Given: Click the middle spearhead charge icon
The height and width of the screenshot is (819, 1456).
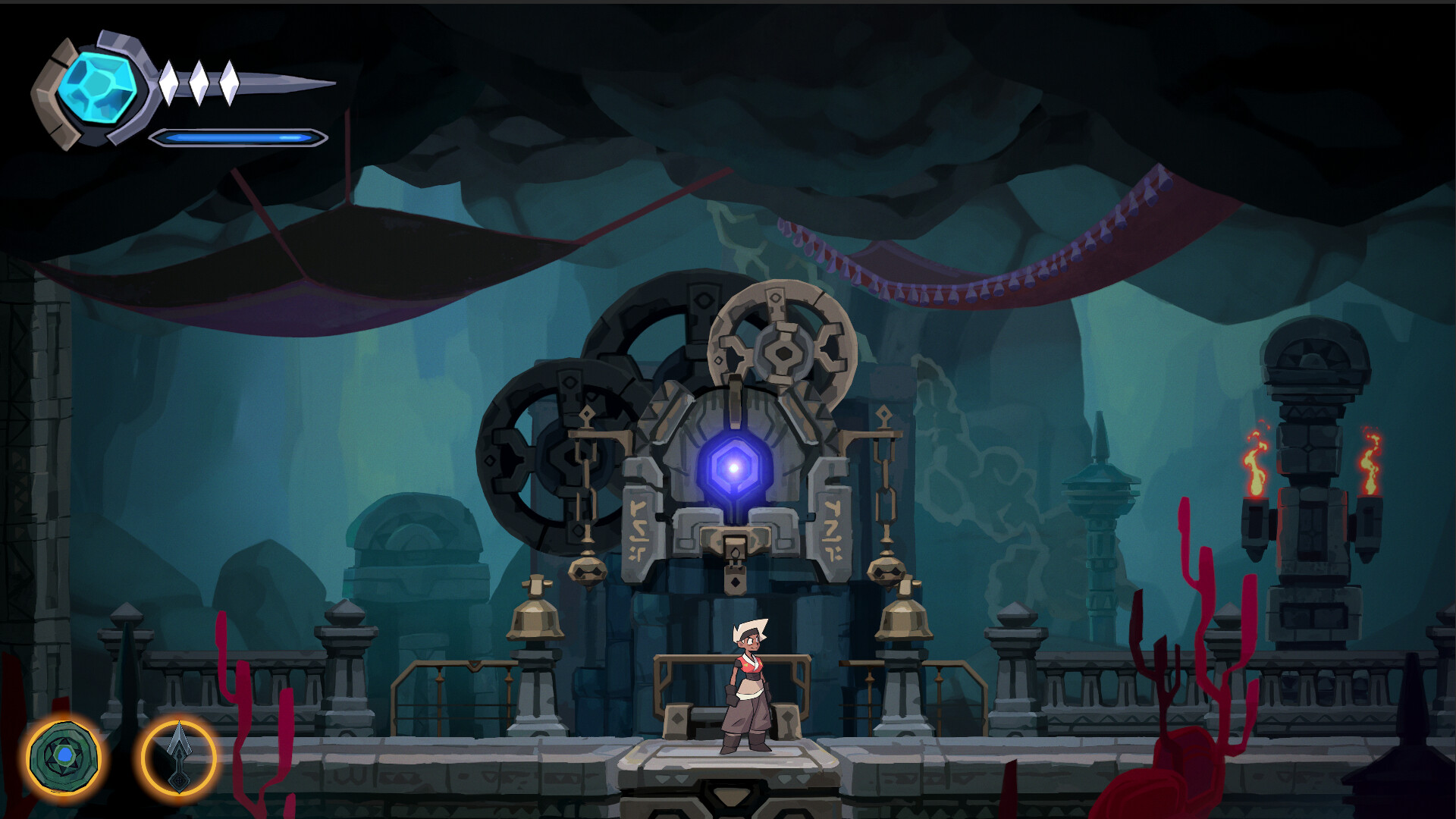Looking at the screenshot, I should 199,83.
